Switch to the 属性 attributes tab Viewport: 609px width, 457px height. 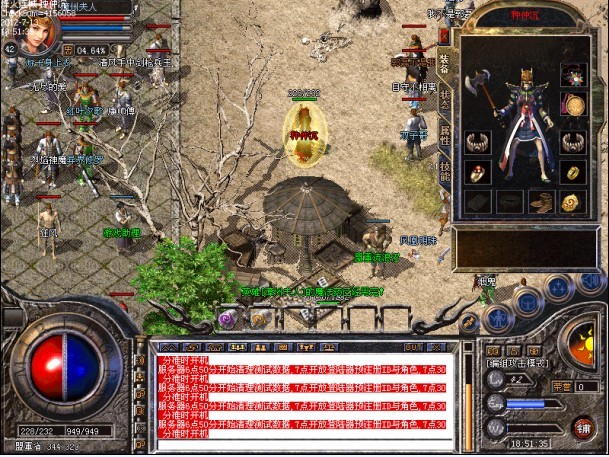[444, 136]
